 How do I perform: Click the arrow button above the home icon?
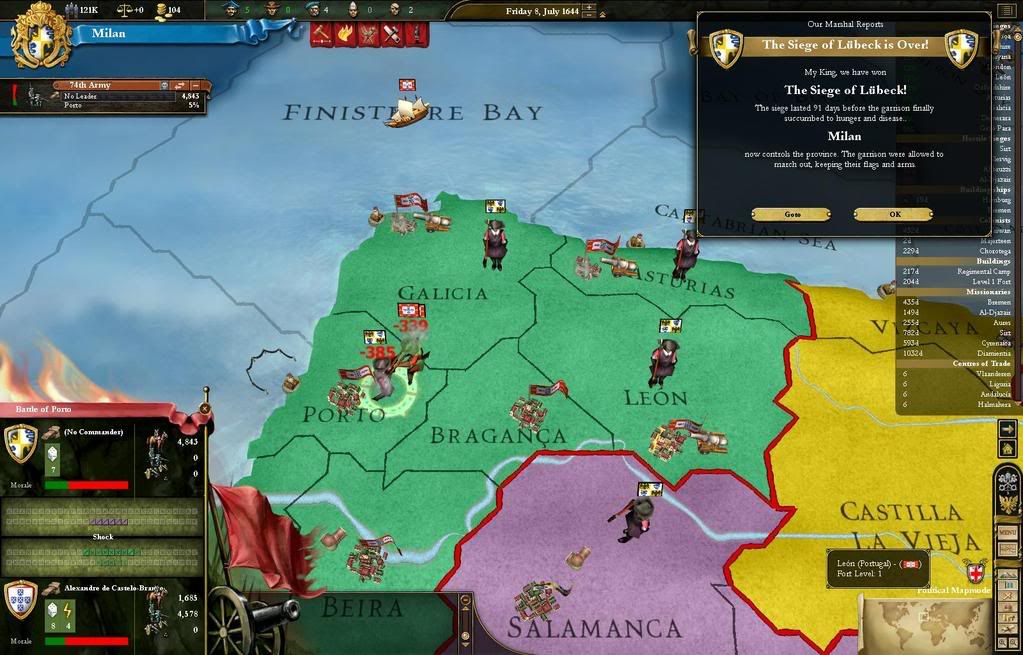click(x=1007, y=428)
